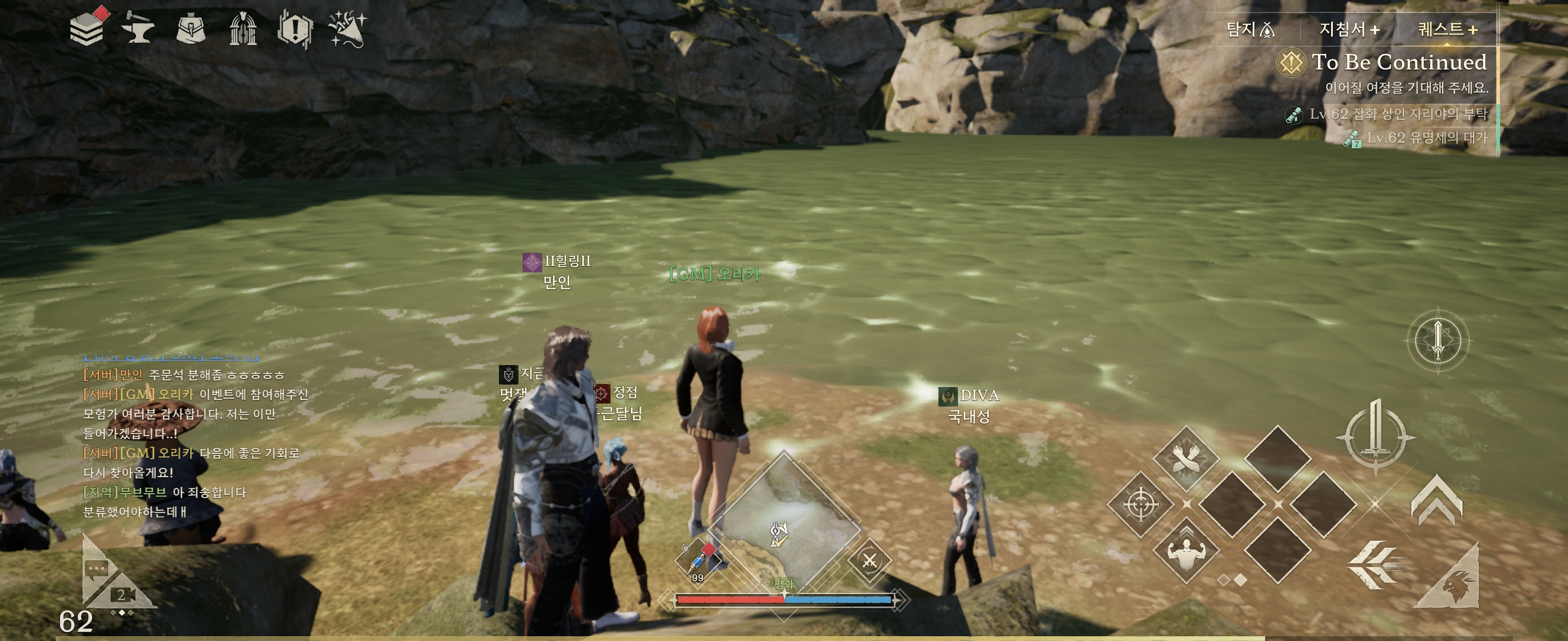Open the hexagon exclamation notice icon
Screen dimensions: 1568x641
295,28
